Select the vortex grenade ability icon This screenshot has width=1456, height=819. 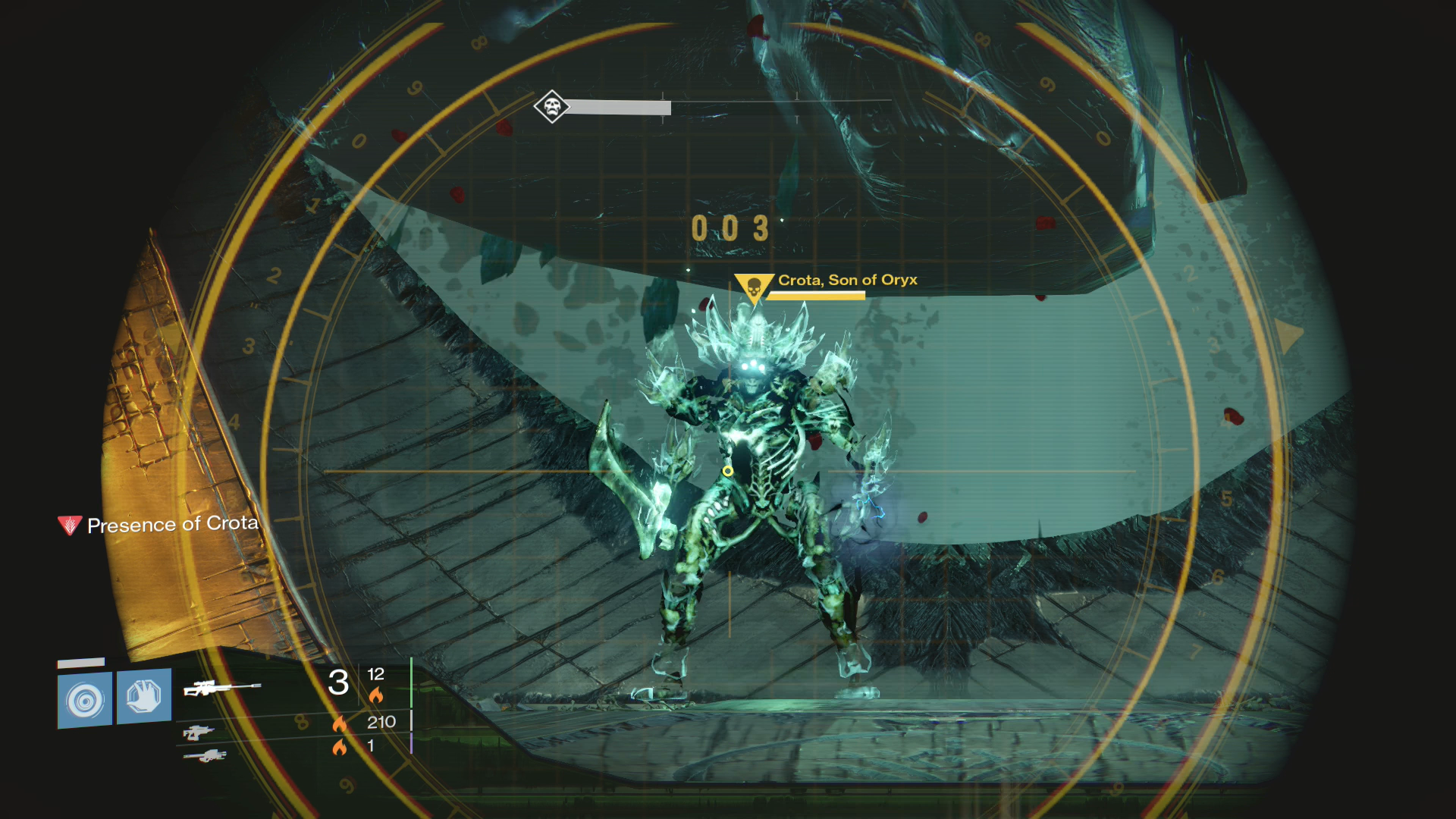85,699
